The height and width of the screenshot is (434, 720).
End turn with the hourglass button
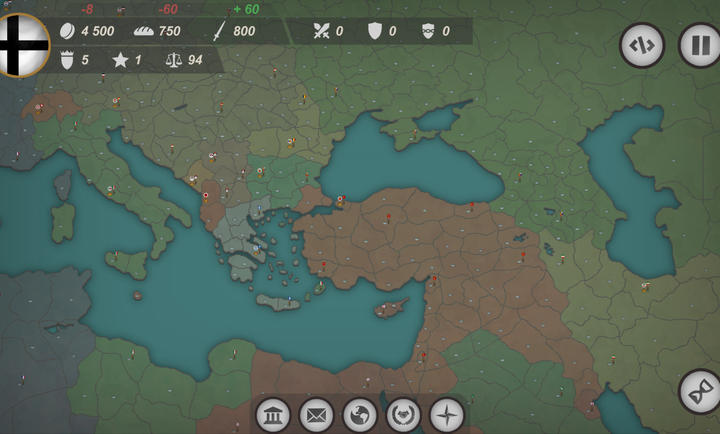click(x=699, y=391)
